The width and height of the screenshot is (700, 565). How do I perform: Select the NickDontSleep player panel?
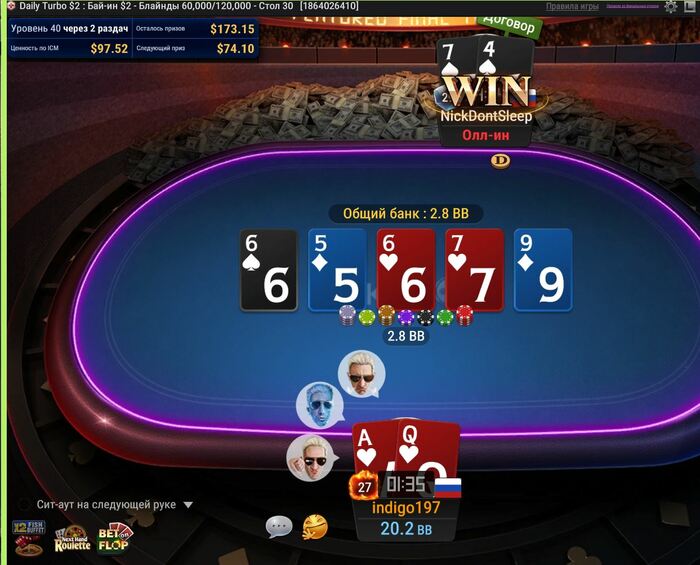click(x=488, y=115)
